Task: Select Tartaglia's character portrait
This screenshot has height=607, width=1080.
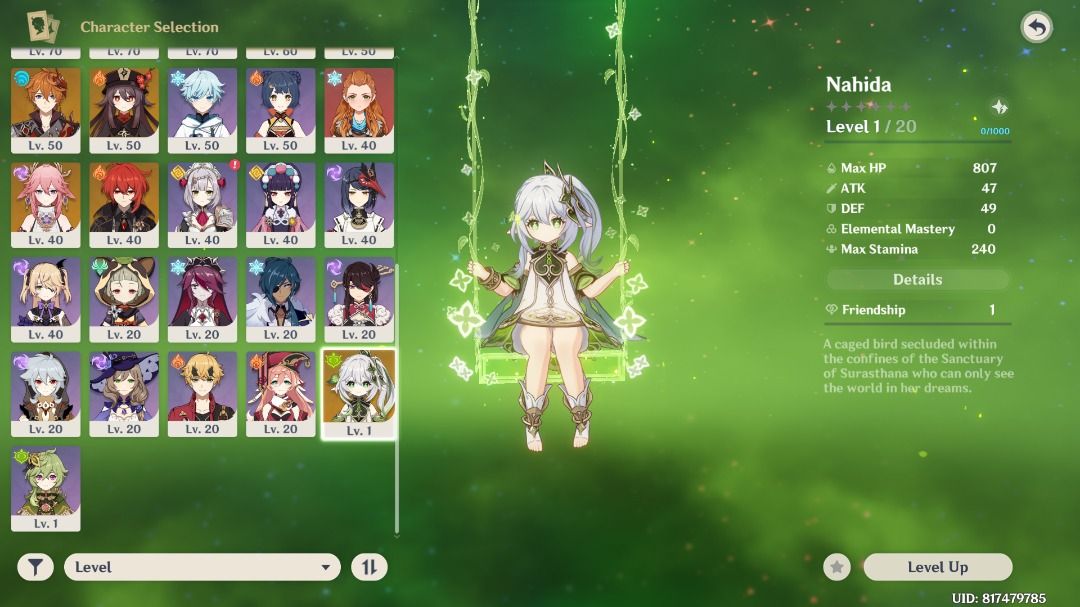Action: pos(46,108)
